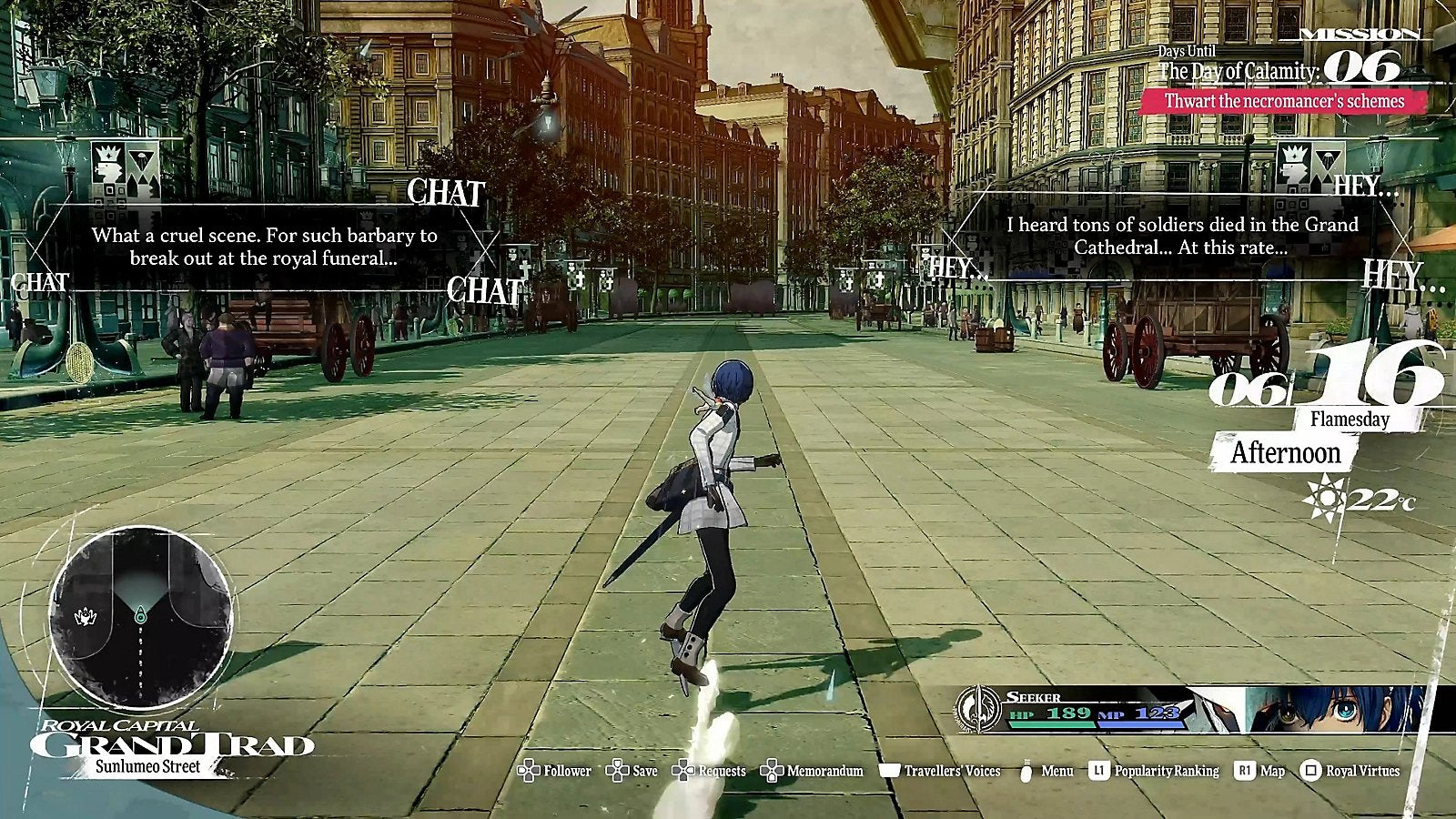1456x819 pixels.
Task: Select the Save d-pad icon
Action: [x=619, y=770]
